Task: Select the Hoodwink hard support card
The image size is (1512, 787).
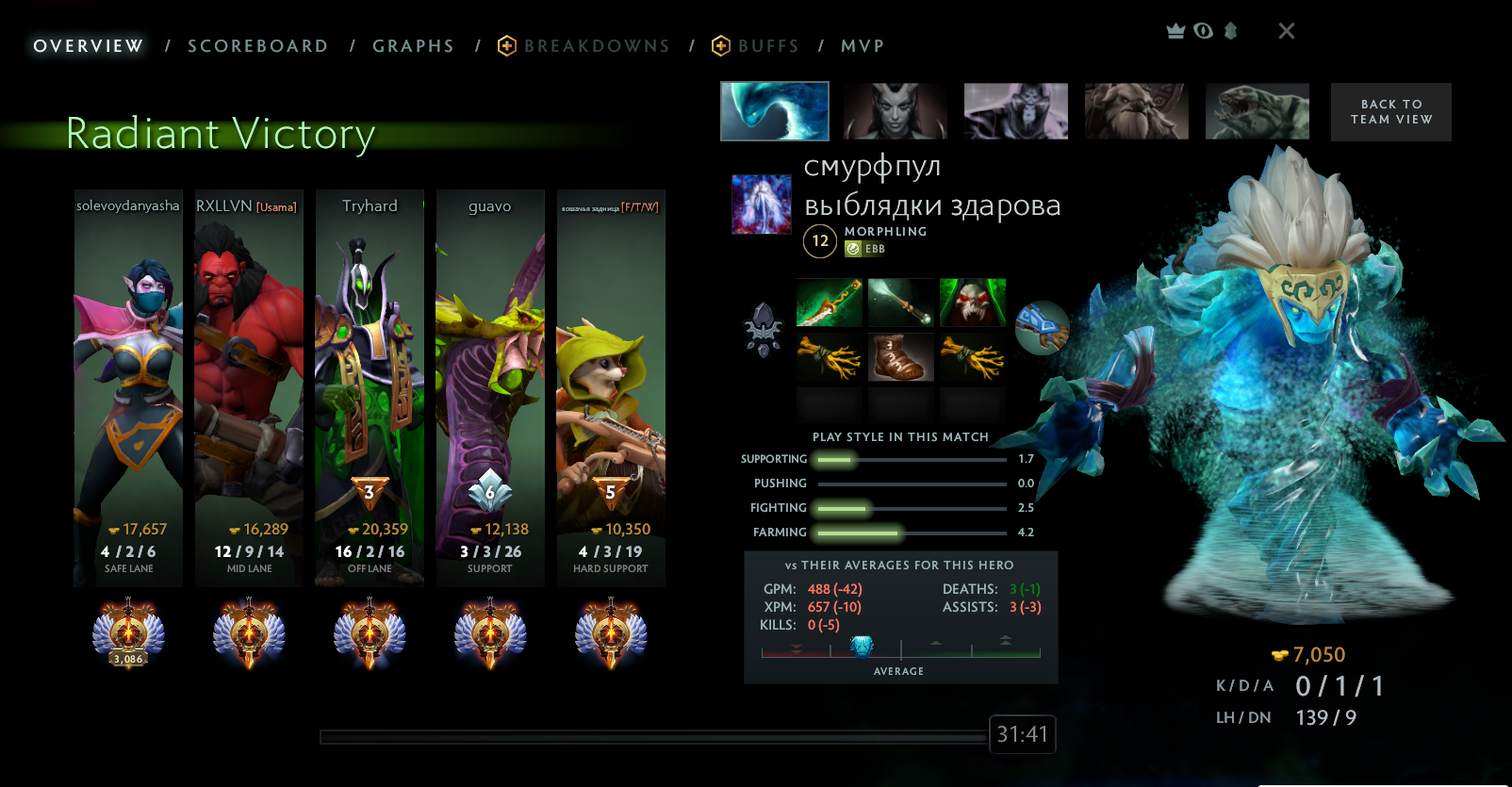Action: [611, 386]
